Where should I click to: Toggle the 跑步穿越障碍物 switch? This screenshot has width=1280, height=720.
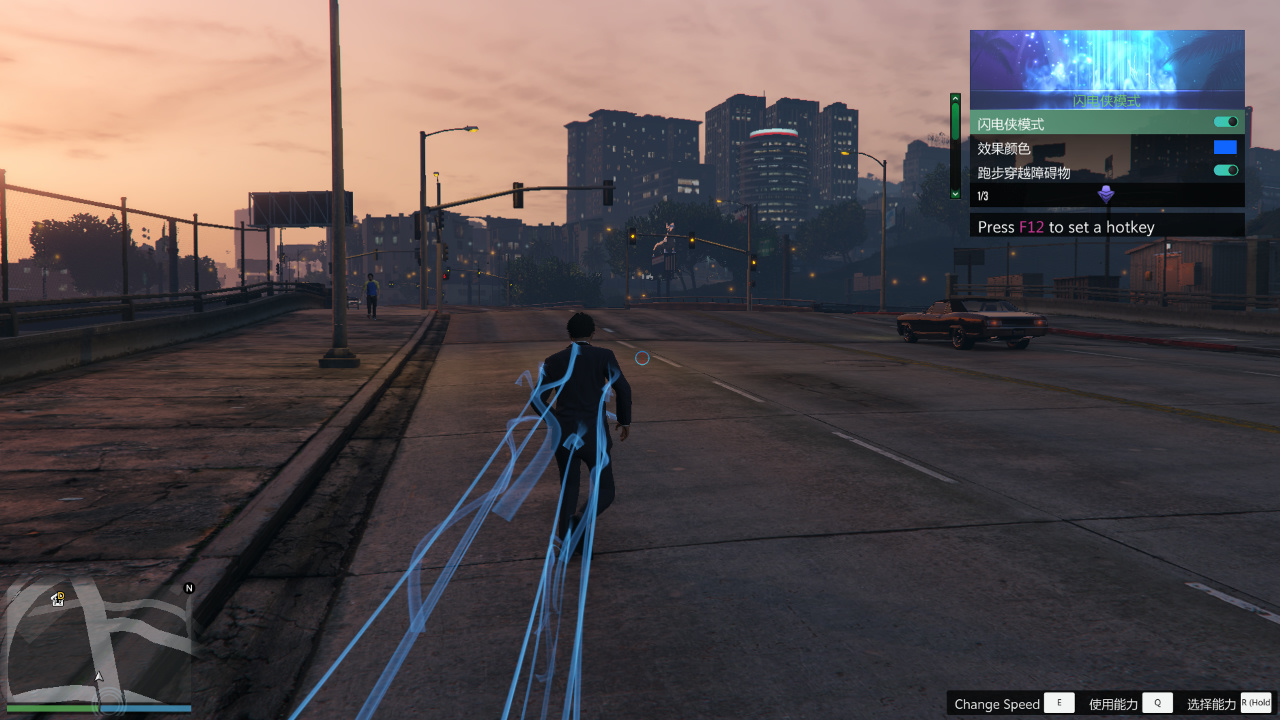coord(1226,171)
